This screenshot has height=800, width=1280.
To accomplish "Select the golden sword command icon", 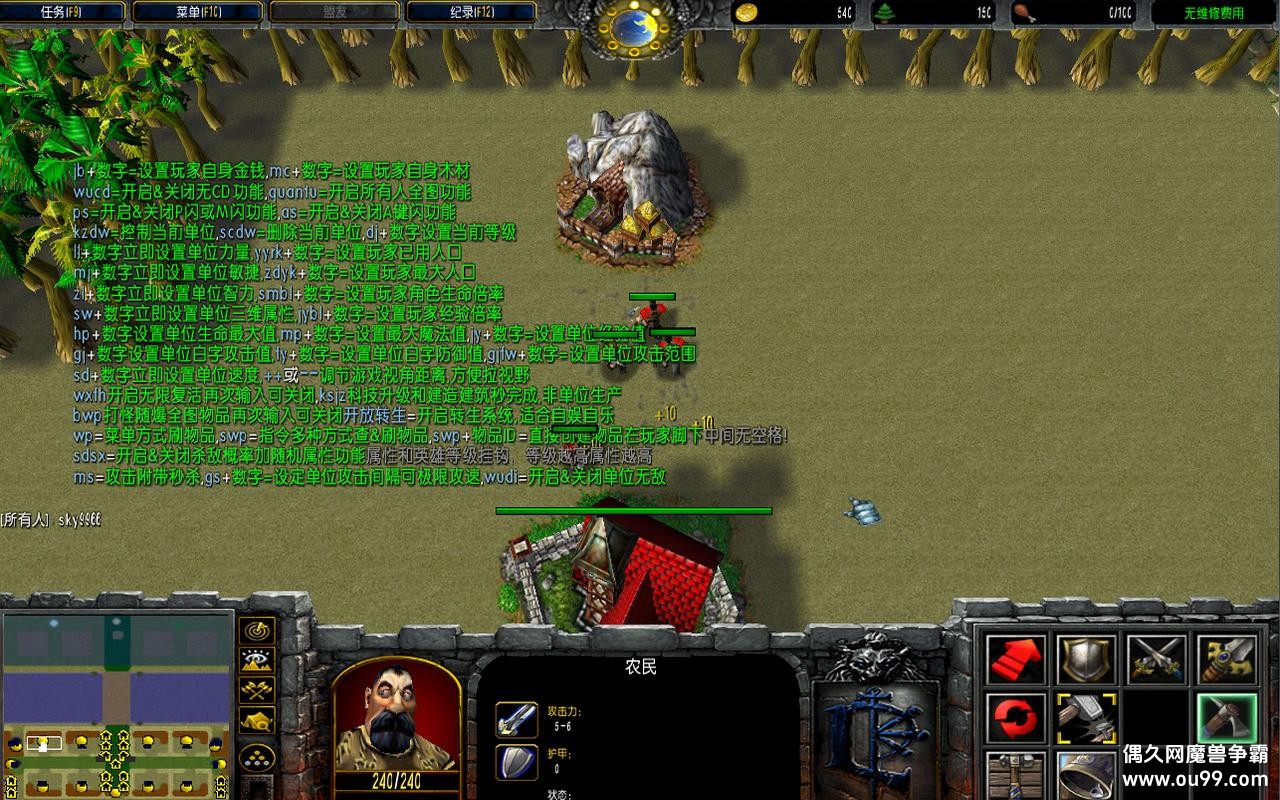I will coord(1228,658).
